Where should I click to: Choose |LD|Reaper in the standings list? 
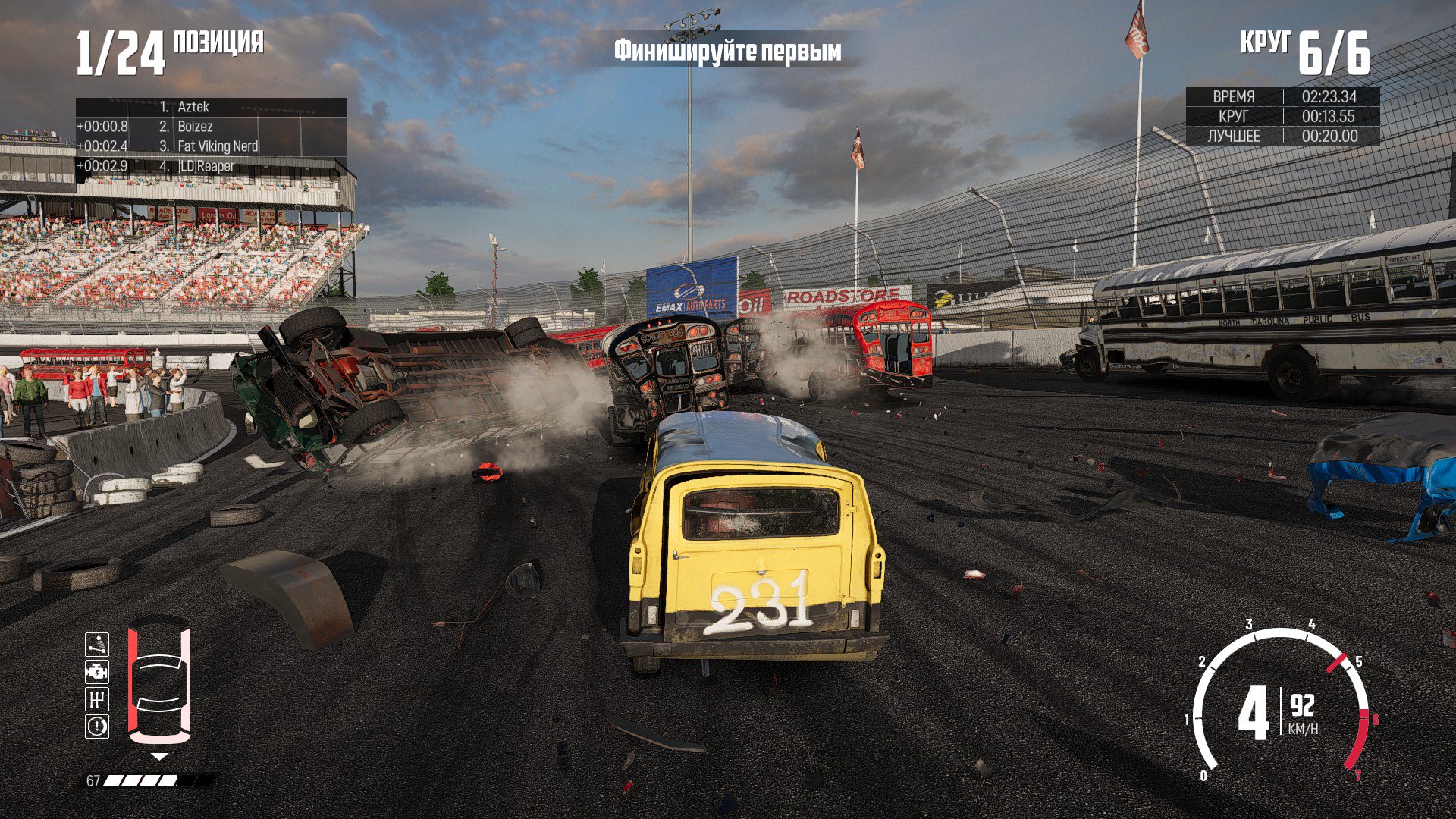[206, 166]
